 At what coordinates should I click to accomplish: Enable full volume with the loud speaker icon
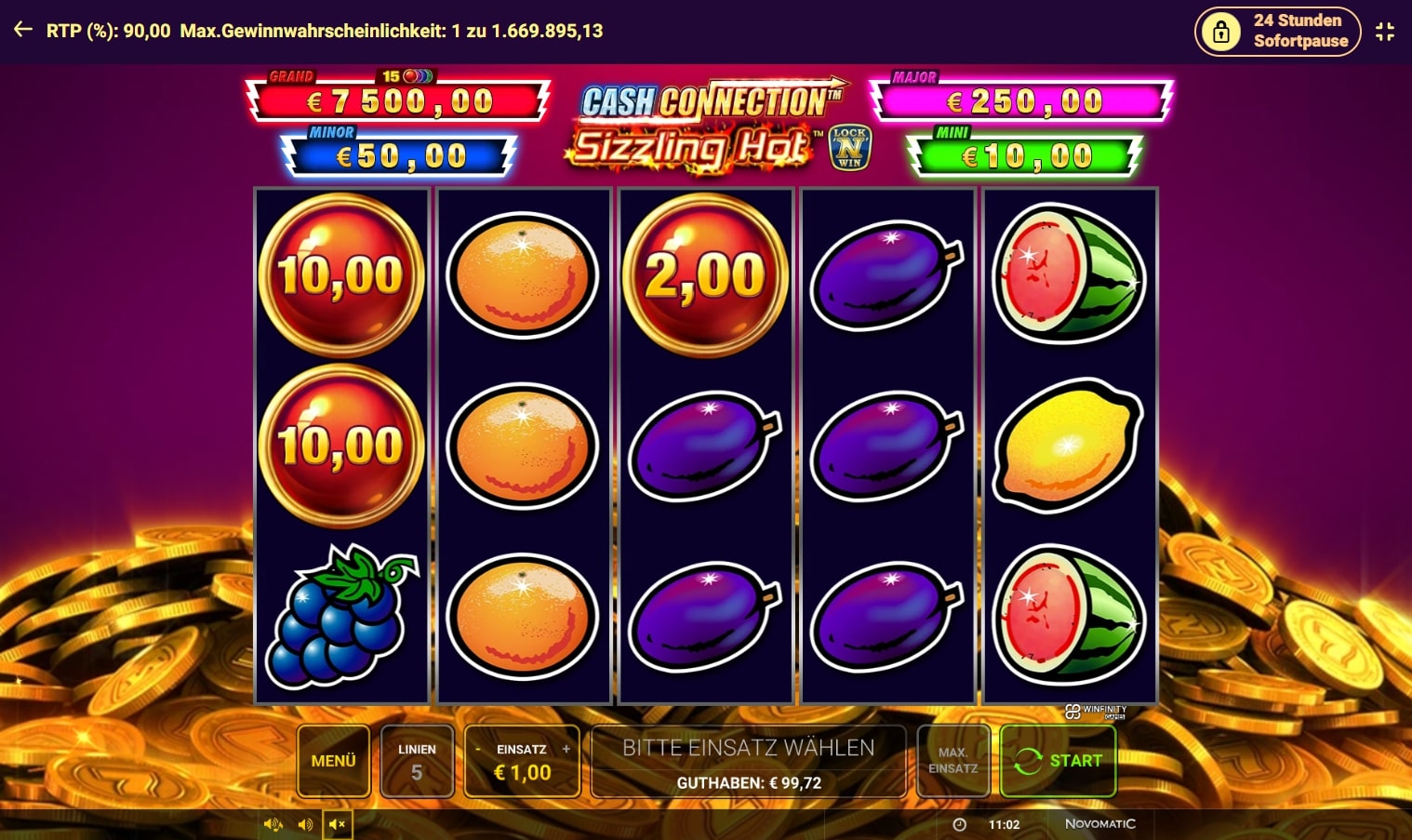(273, 824)
